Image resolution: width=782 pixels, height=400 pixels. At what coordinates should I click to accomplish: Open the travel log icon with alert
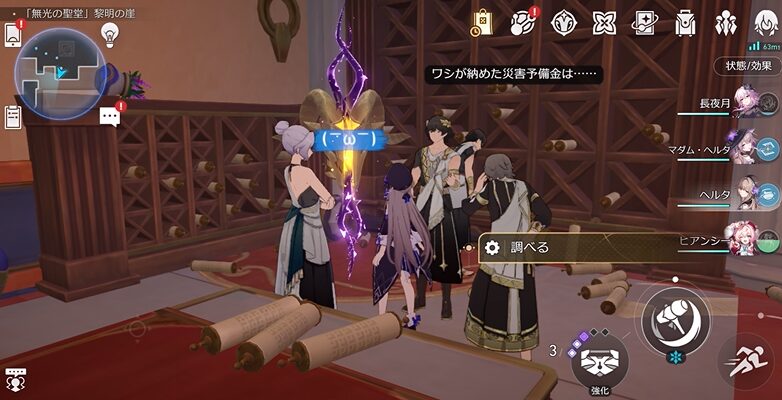[x=523, y=22]
